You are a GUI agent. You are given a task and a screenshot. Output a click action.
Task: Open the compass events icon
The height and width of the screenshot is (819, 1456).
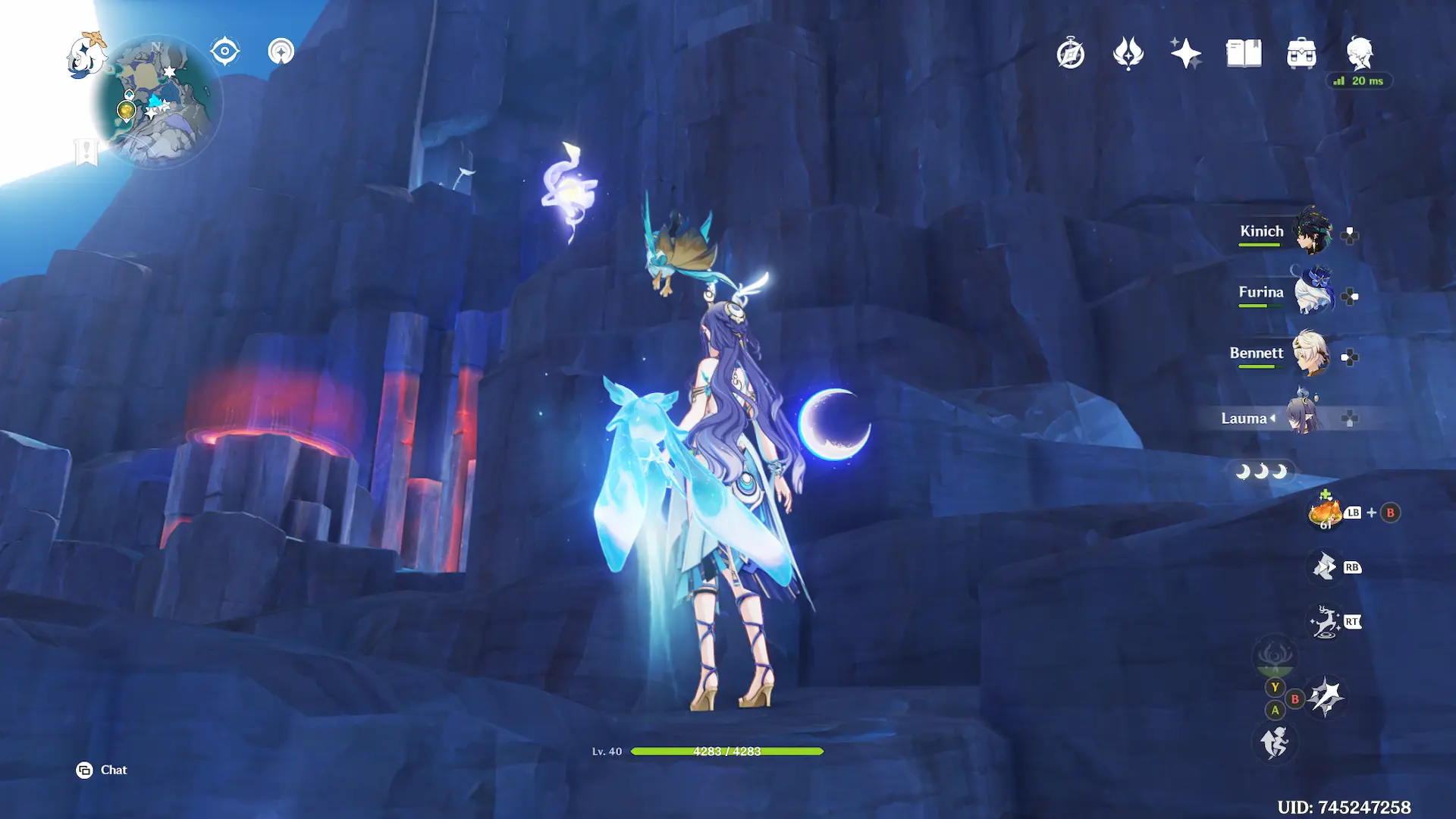coord(1071,54)
